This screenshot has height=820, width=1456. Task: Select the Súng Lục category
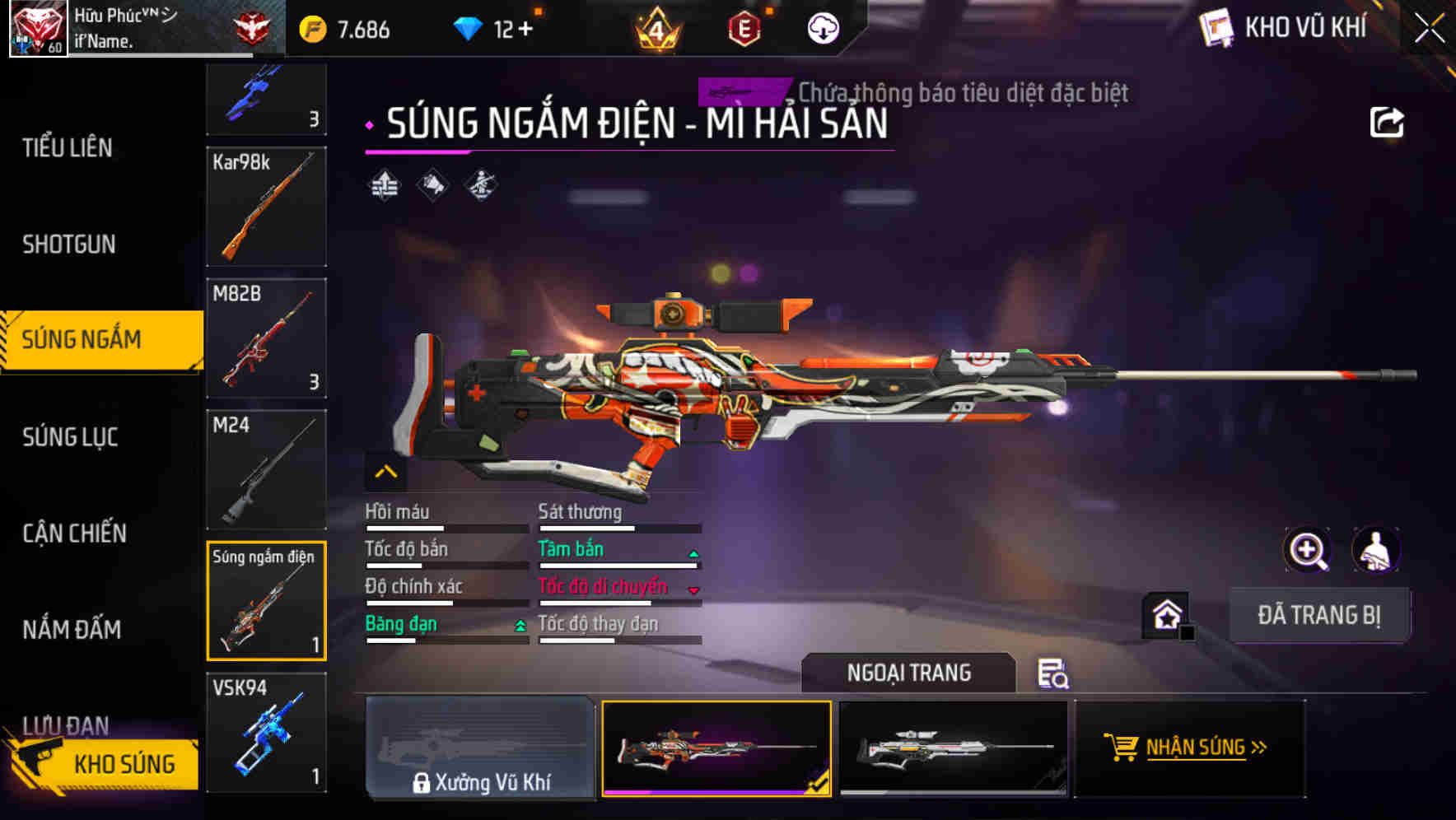70,437
